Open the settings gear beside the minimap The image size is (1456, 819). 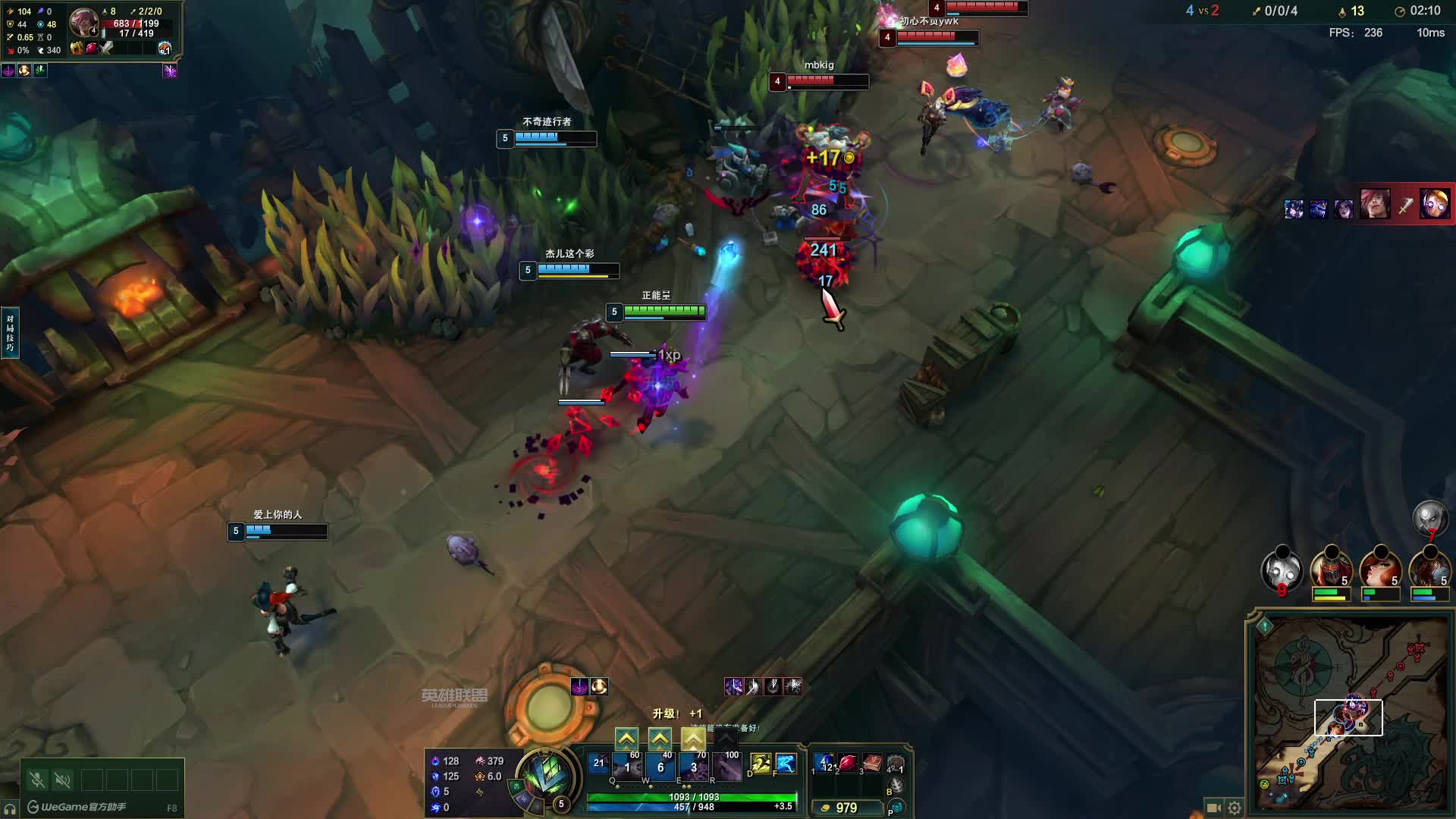(1235, 808)
